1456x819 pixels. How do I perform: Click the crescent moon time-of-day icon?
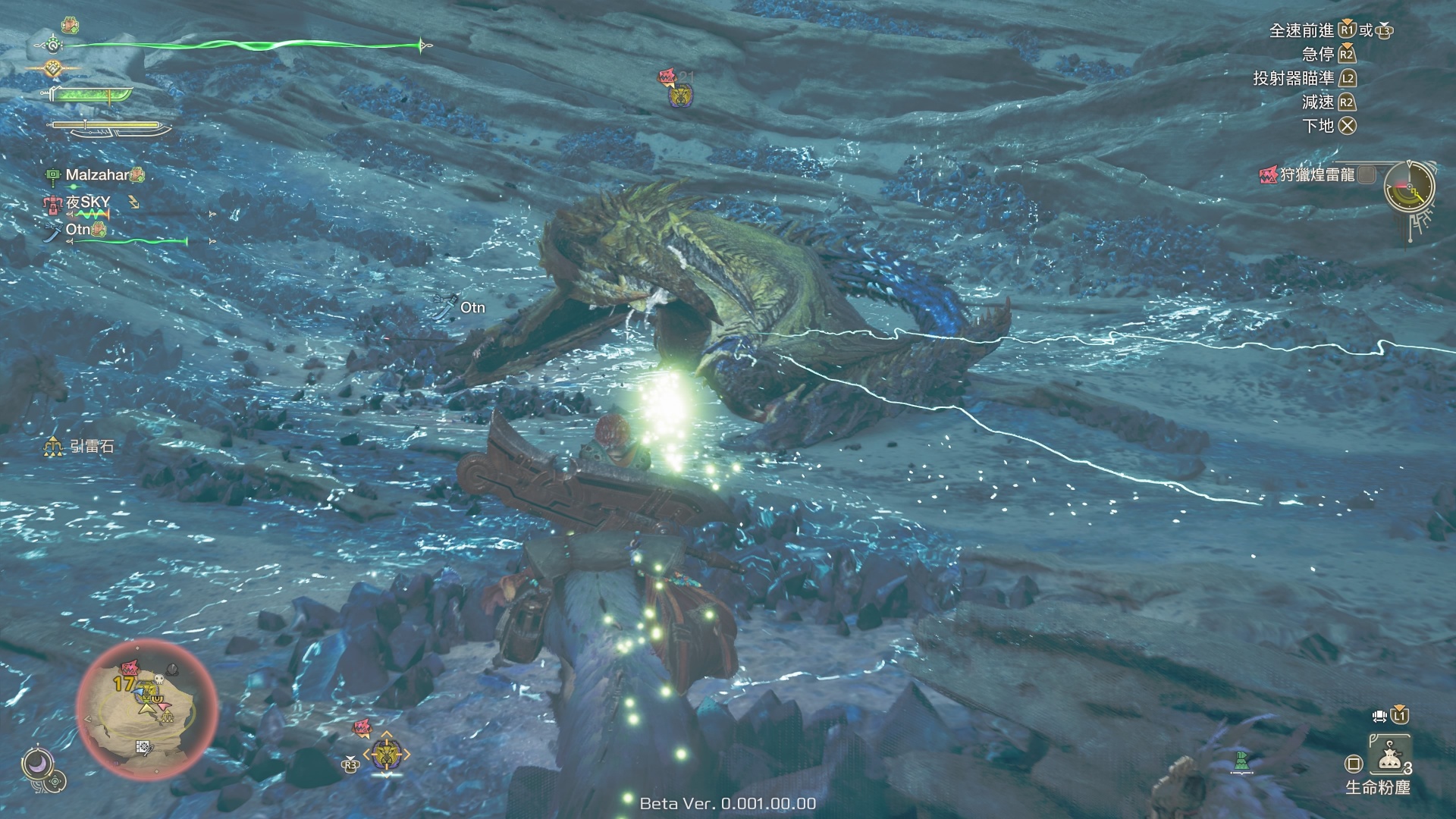[x=36, y=764]
